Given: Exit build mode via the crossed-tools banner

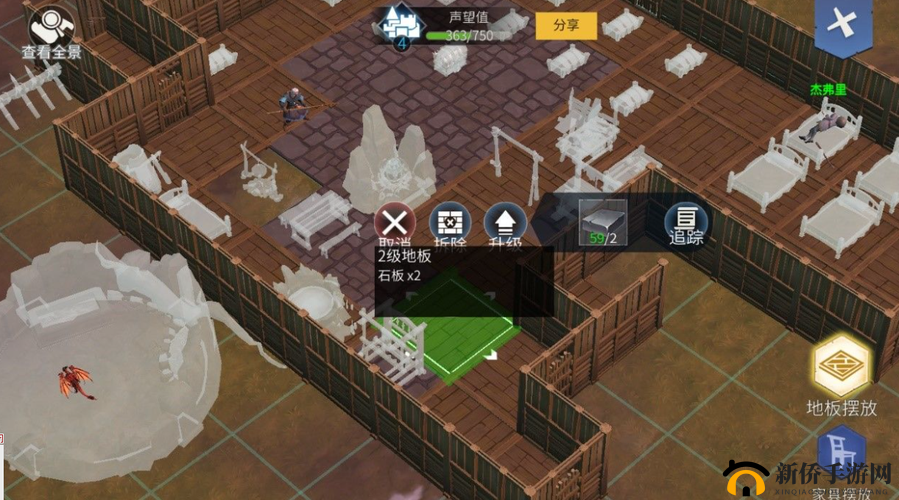Looking at the screenshot, I should [x=843, y=25].
